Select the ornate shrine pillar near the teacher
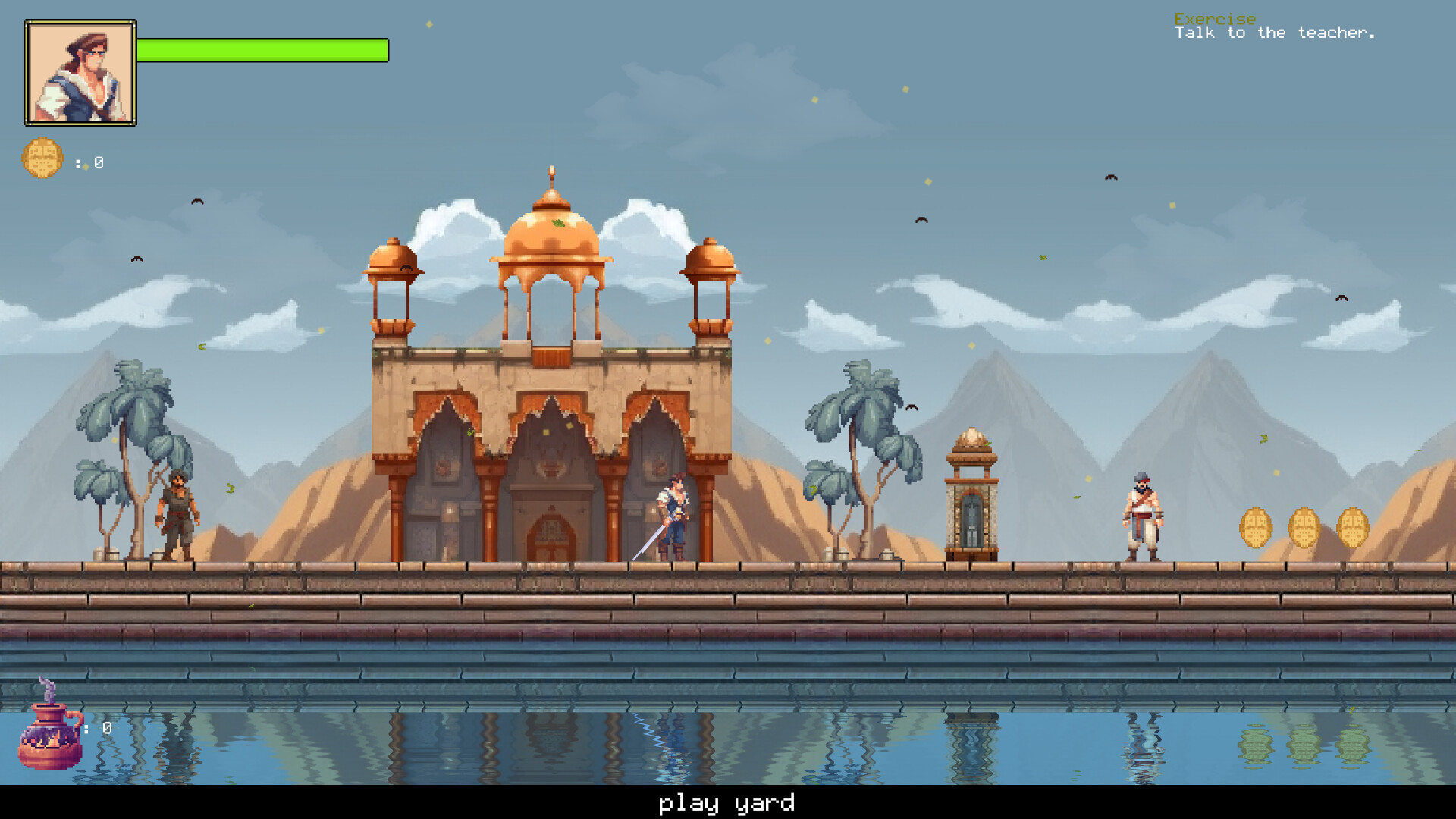Screen dimensions: 1456x819 click(971, 493)
